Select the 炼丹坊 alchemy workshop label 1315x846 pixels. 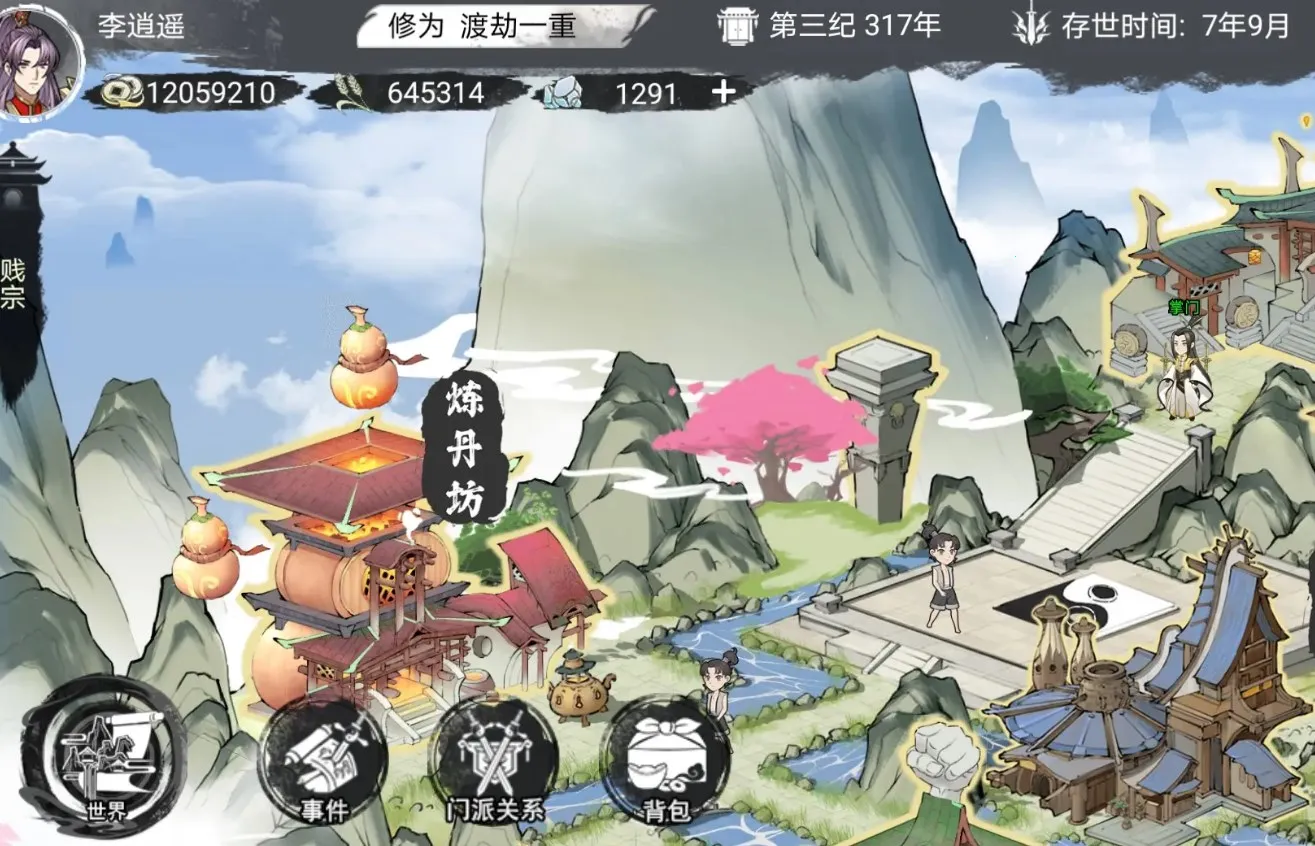464,452
